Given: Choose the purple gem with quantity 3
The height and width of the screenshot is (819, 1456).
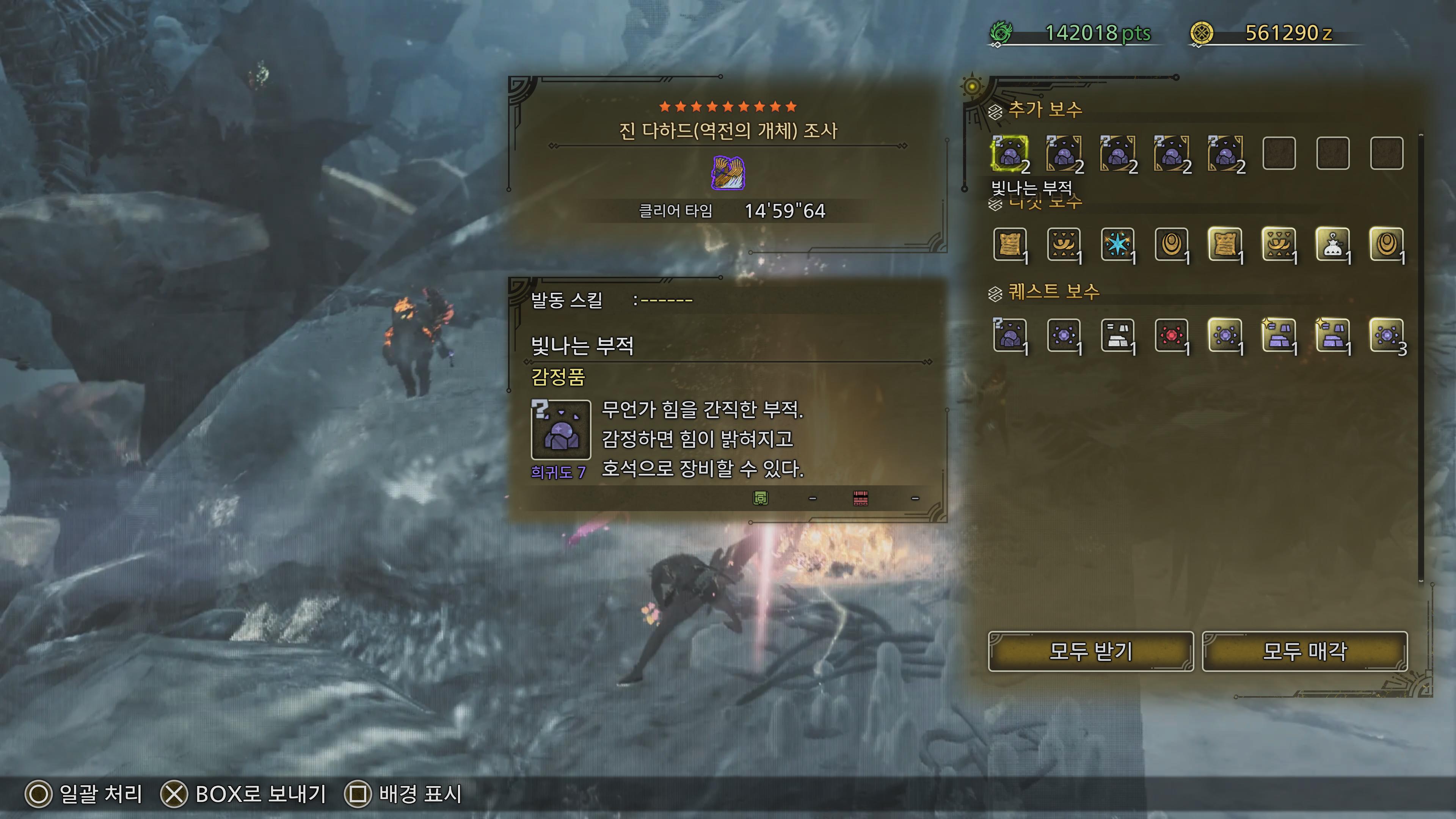Looking at the screenshot, I should (1387, 335).
